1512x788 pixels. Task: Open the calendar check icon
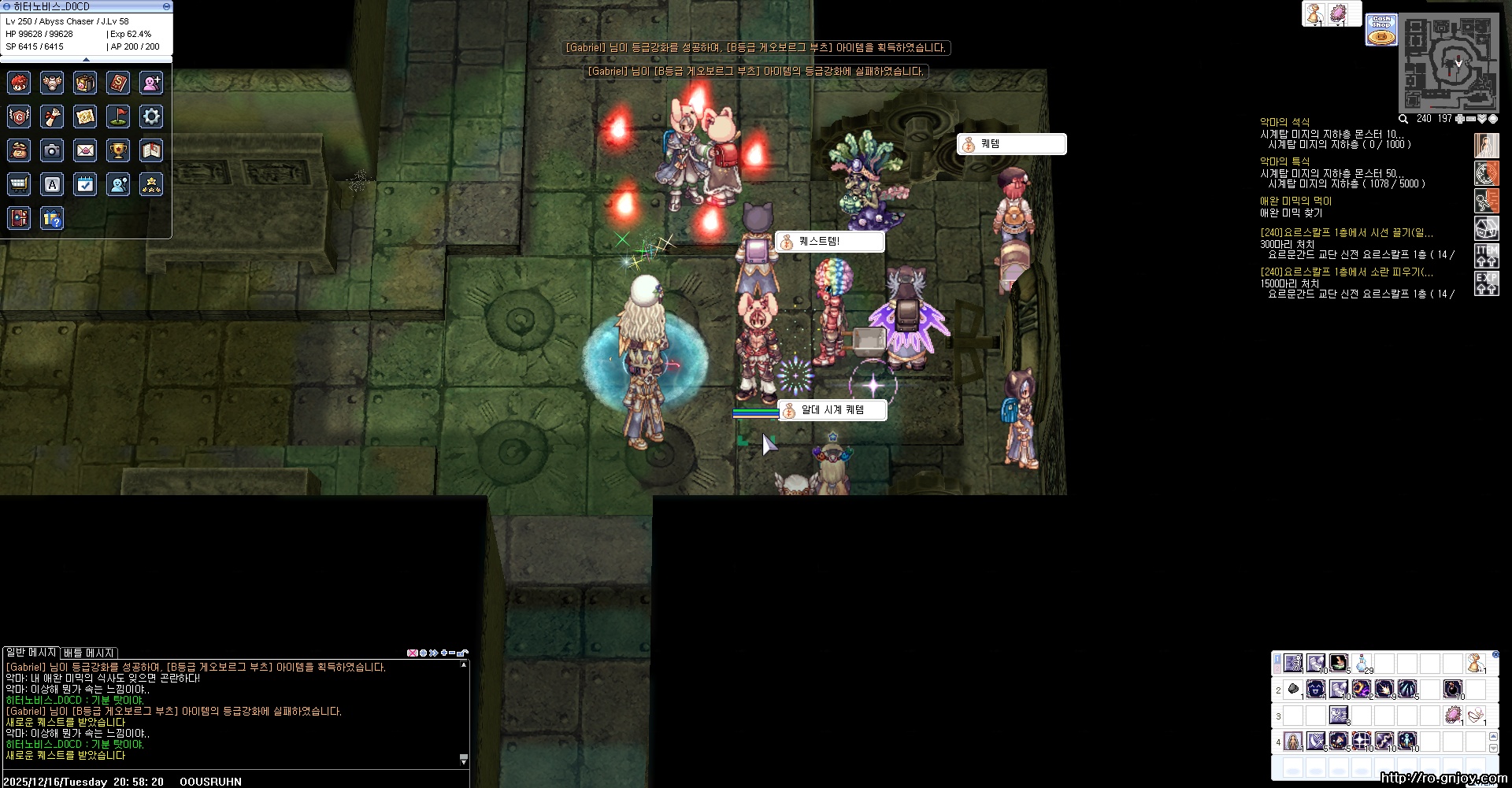coord(85,184)
